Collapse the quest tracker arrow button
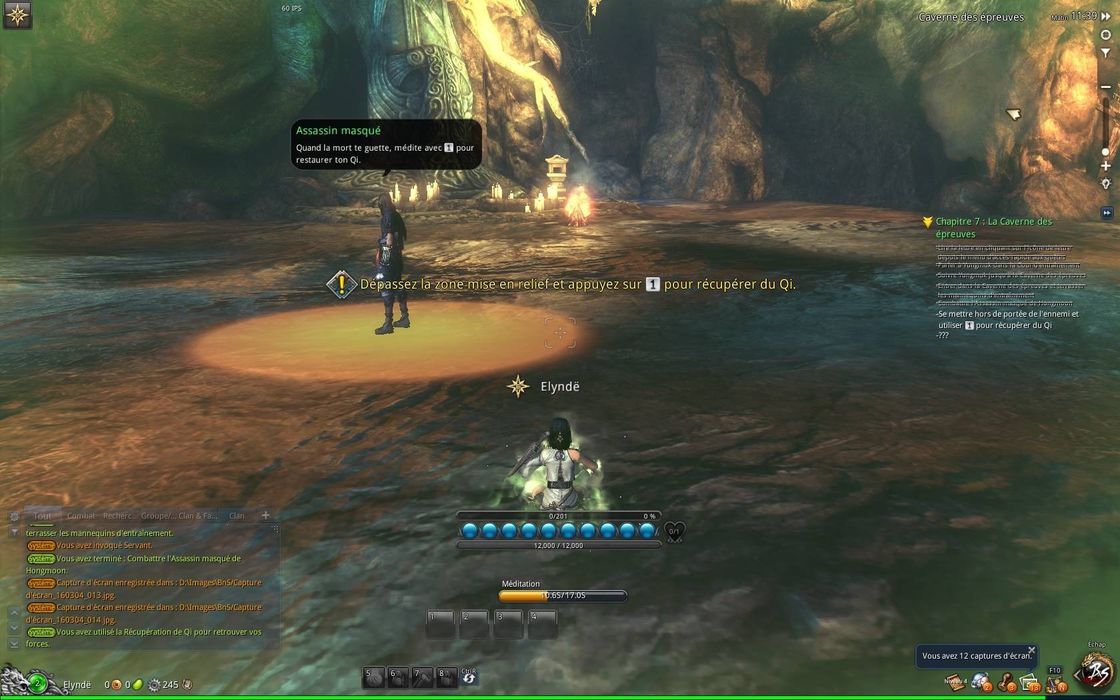The image size is (1120, 700). pyautogui.click(x=1106, y=212)
